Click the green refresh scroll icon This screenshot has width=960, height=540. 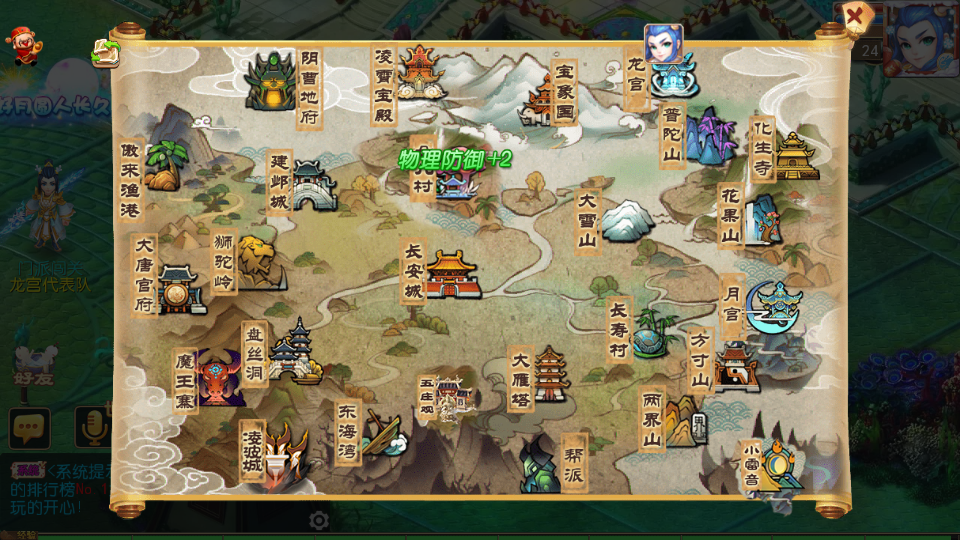point(106,52)
